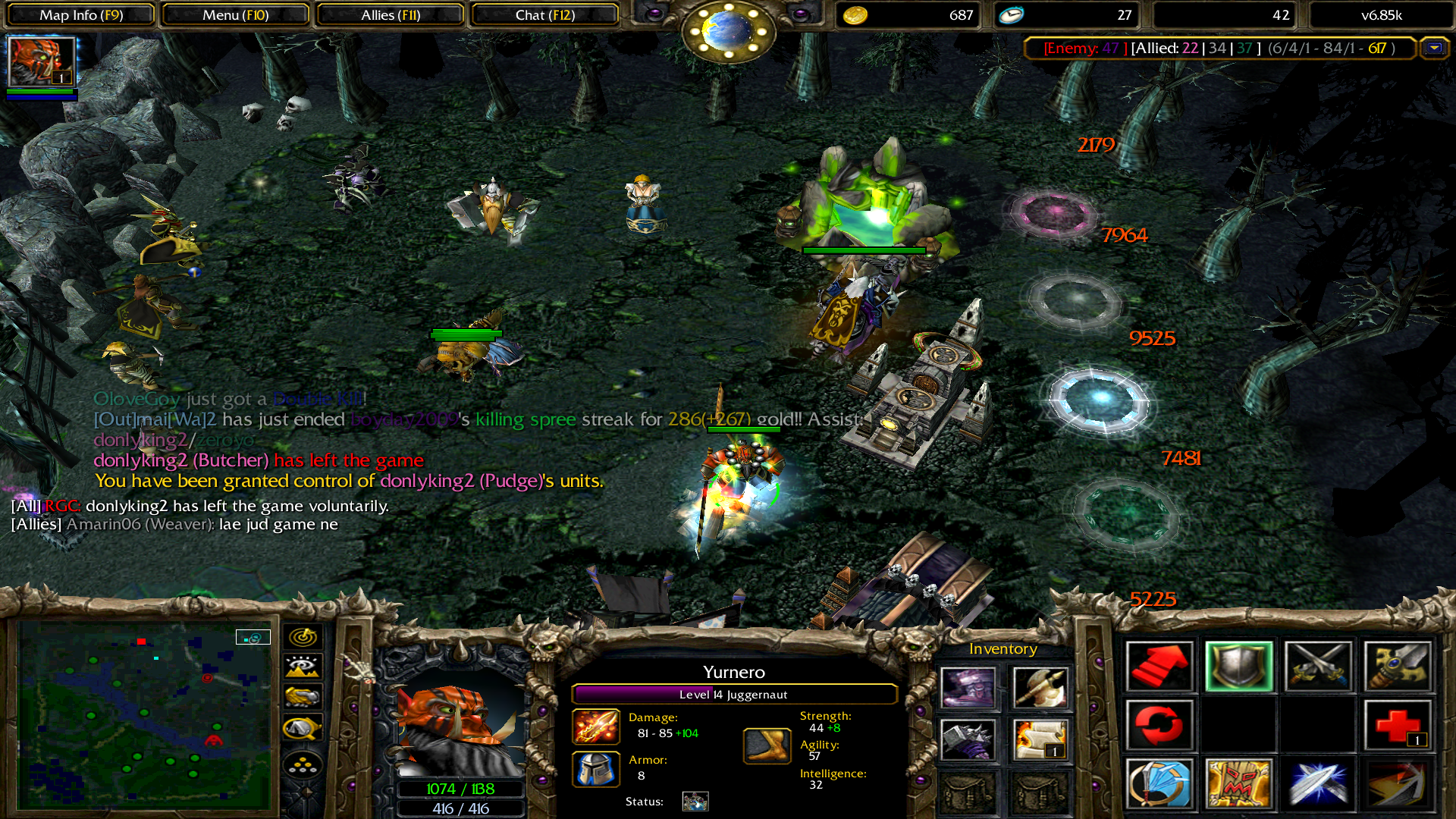Open the Chat log
Image resolution: width=1456 pixels, height=819 pixels.
click(544, 15)
